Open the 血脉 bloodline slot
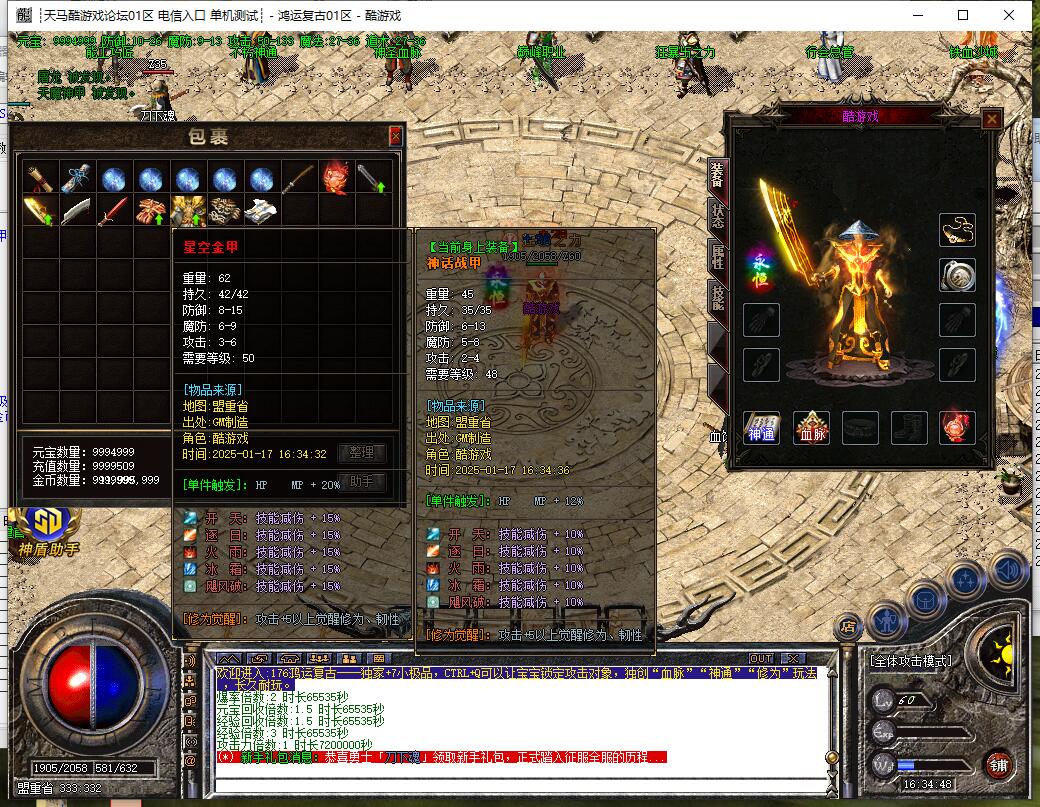The width and height of the screenshot is (1040, 807). click(x=811, y=428)
